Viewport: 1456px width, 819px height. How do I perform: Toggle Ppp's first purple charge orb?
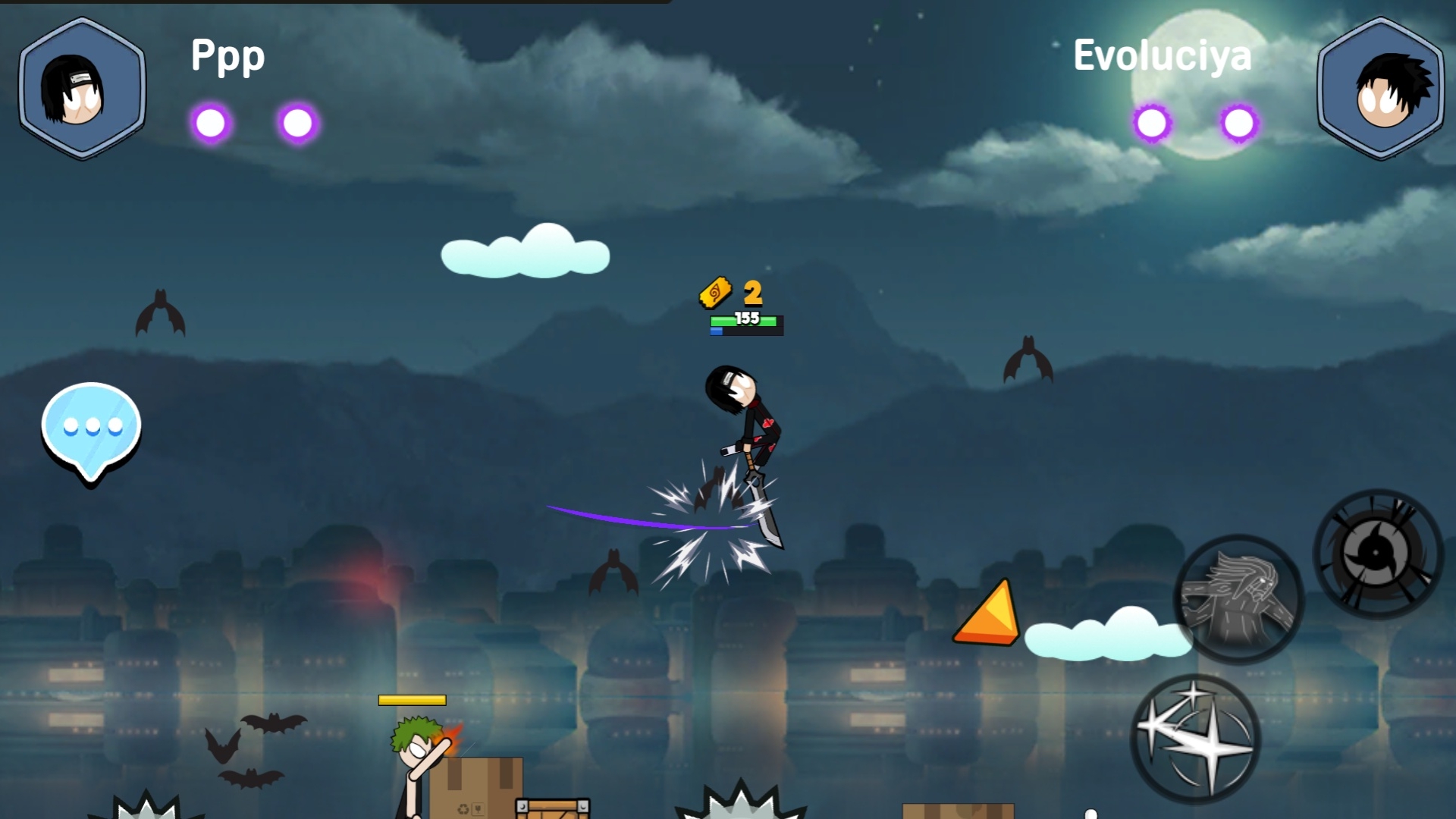(212, 124)
